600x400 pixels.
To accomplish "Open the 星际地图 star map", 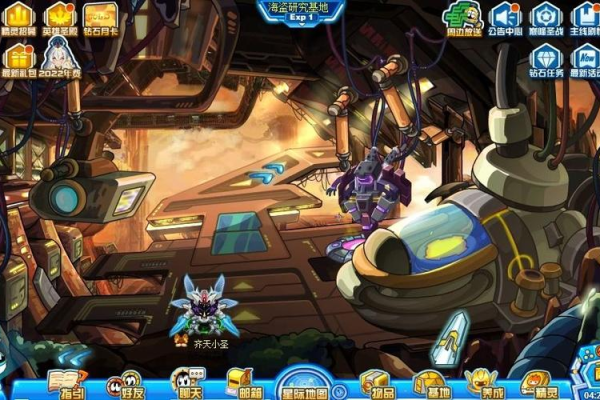I will (308, 384).
